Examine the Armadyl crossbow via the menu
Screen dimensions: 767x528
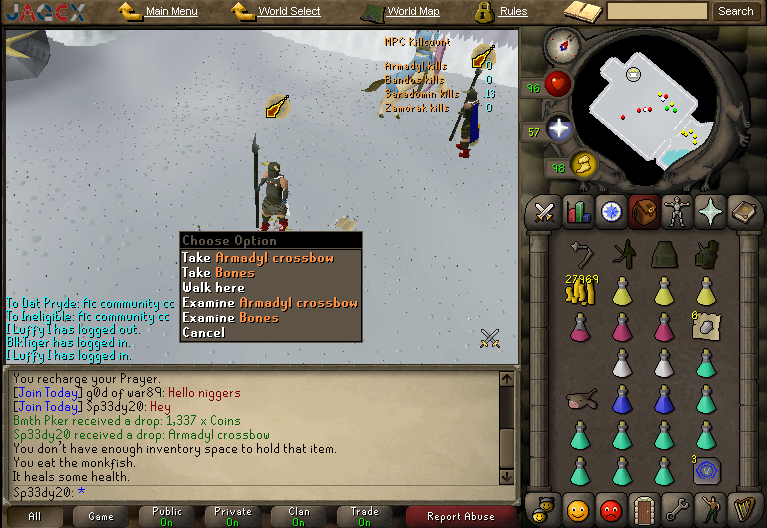(269, 303)
